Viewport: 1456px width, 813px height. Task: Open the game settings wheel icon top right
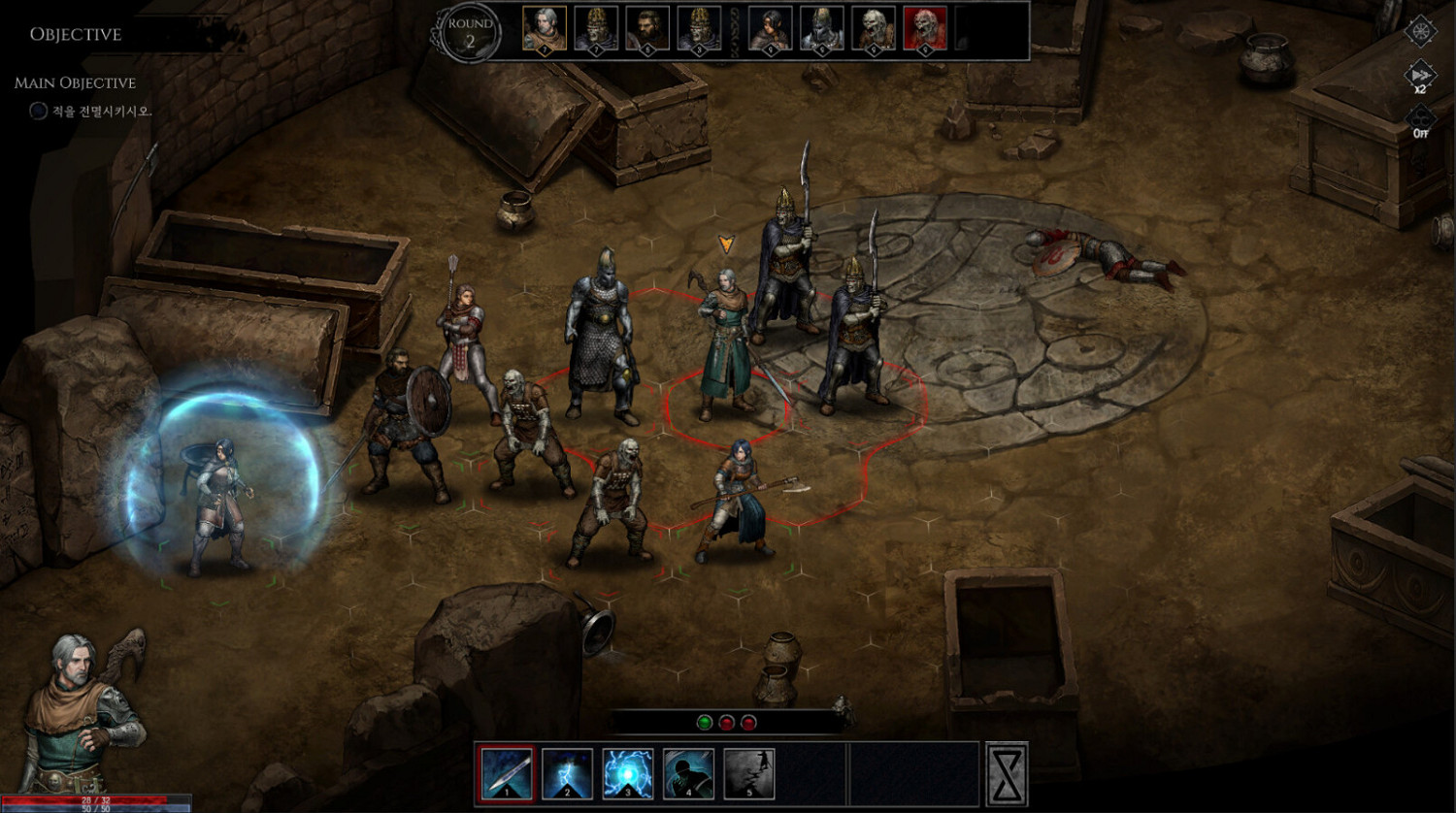(x=1419, y=32)
